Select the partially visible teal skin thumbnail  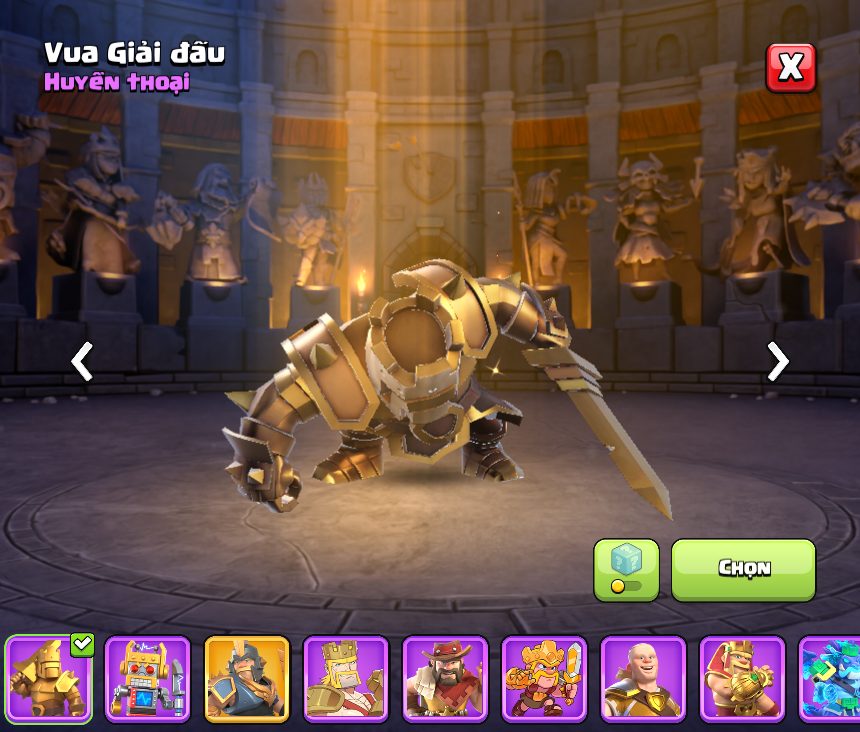(832, 678)
